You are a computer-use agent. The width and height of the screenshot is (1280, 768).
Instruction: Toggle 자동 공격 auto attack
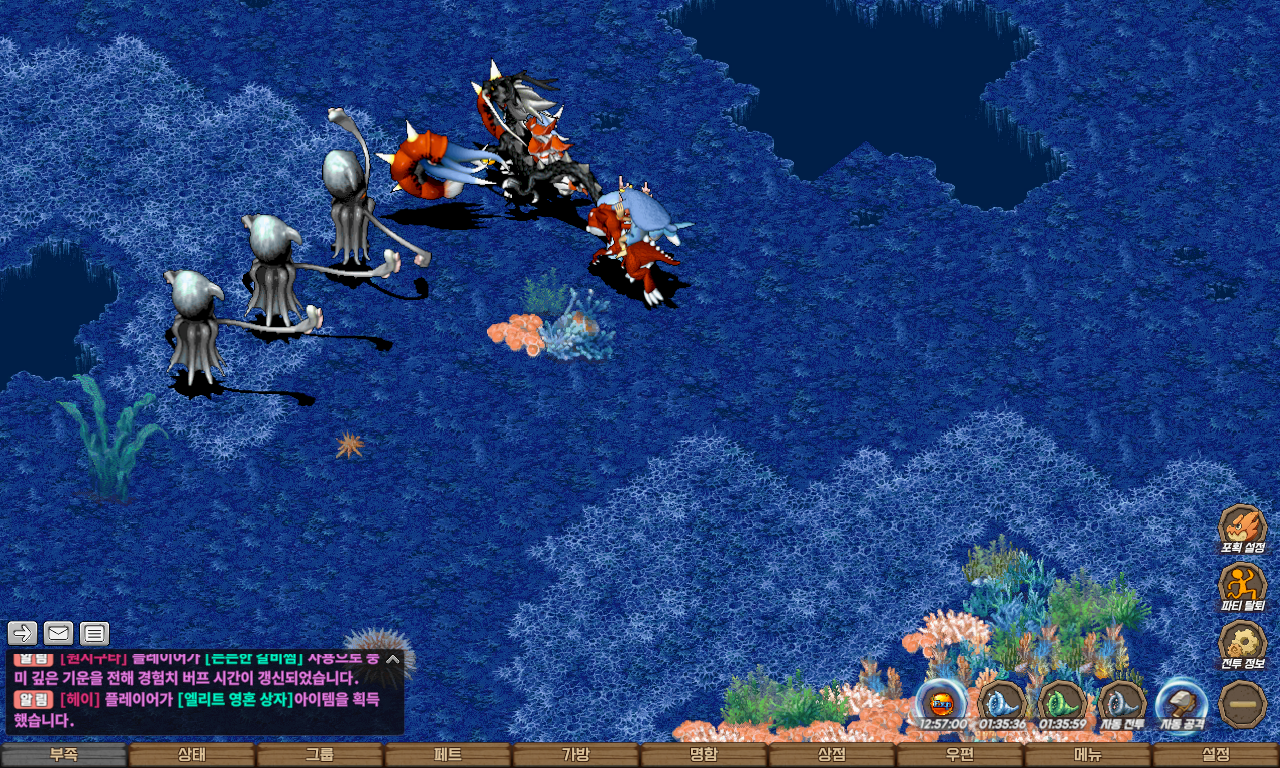tap(1181, 703)
